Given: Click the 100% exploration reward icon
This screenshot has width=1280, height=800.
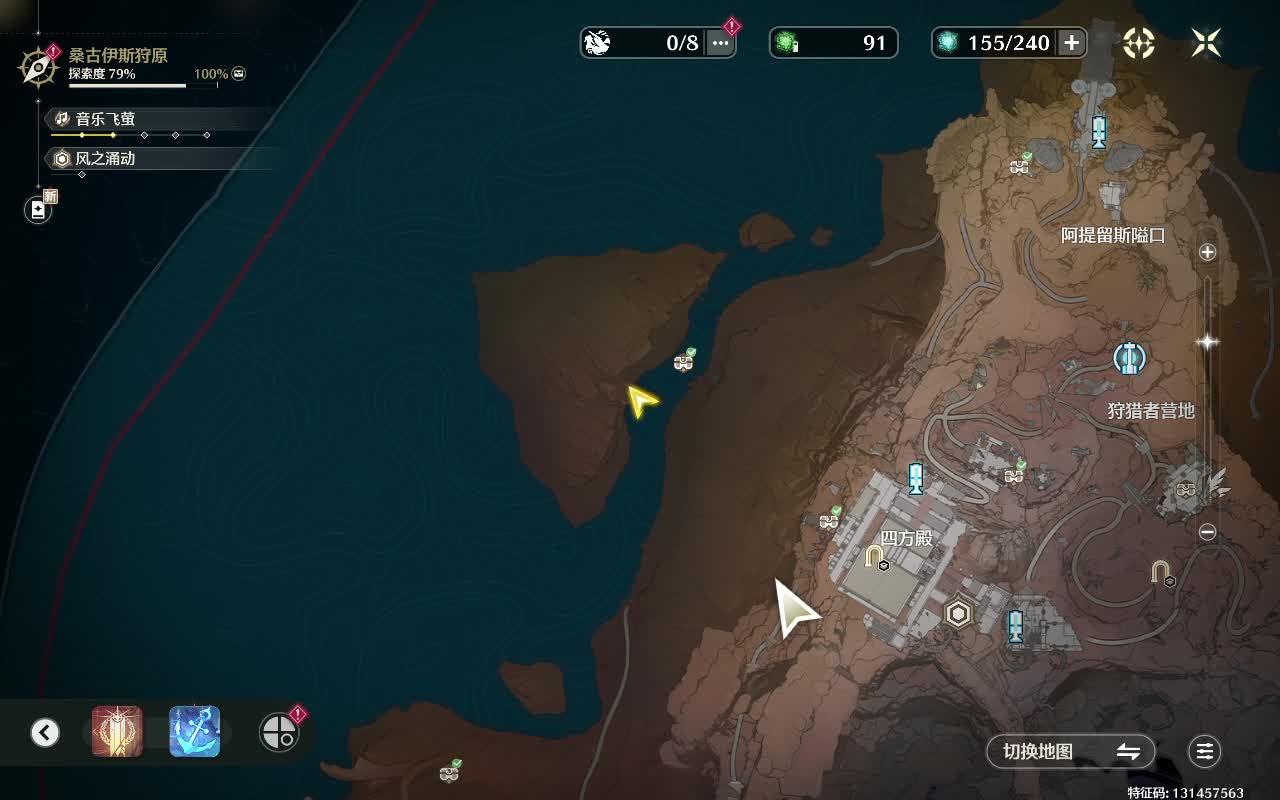Looking at the screenshot, I should point(238,74).
